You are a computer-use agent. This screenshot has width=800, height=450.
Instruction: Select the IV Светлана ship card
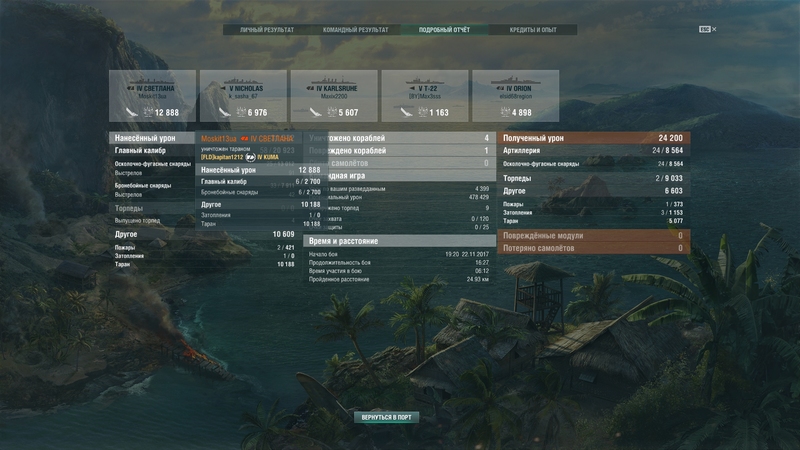(x=152, y=96)
